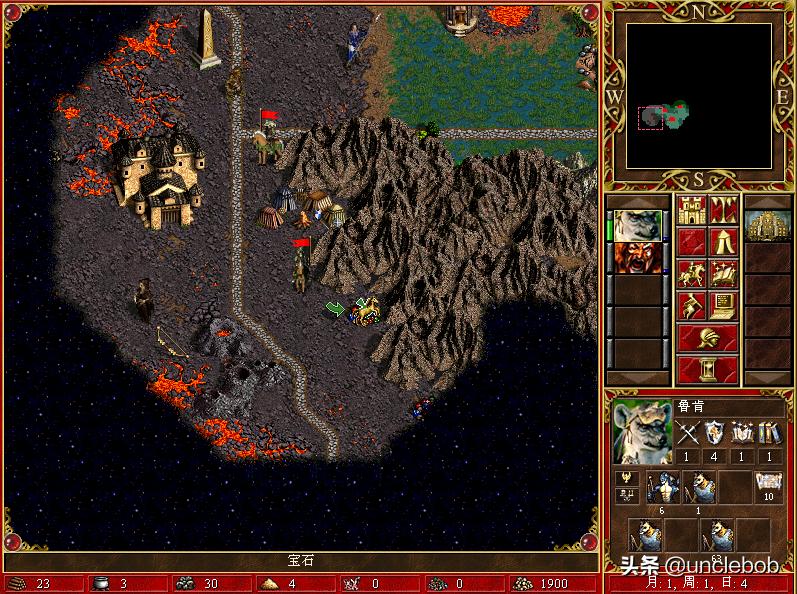The width and height of the screenshot is (797, 594).
Task: Click the tent sleep/wake hero button
Action: tap(723, 242)
